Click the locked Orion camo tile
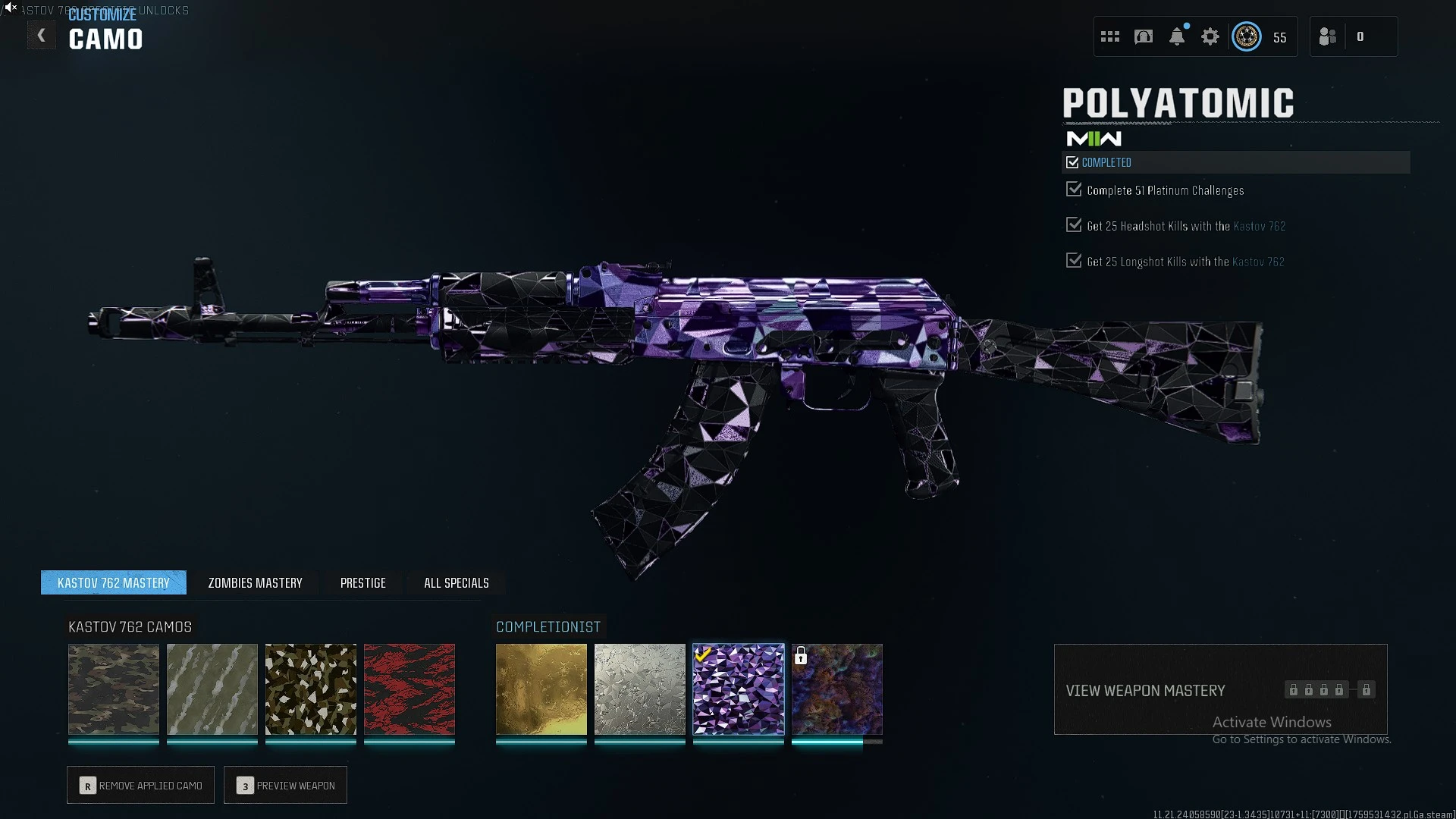 pyautogui.click(x=837, y=689)
